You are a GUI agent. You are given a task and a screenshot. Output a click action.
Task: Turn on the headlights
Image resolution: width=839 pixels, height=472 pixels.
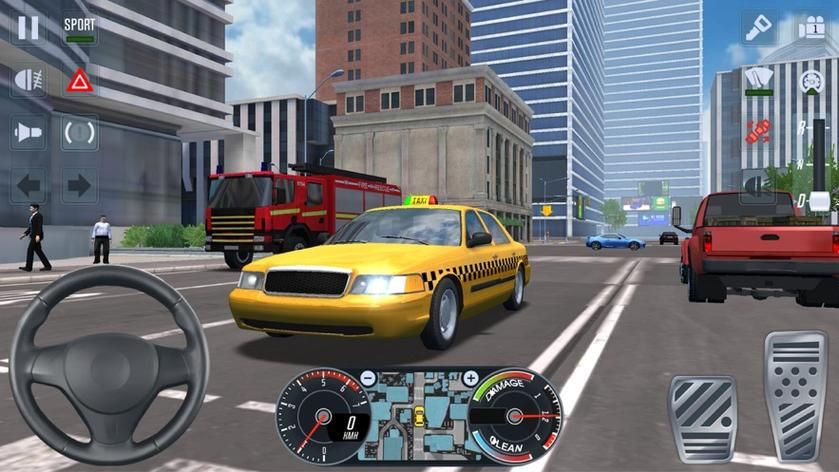point(28,81)
